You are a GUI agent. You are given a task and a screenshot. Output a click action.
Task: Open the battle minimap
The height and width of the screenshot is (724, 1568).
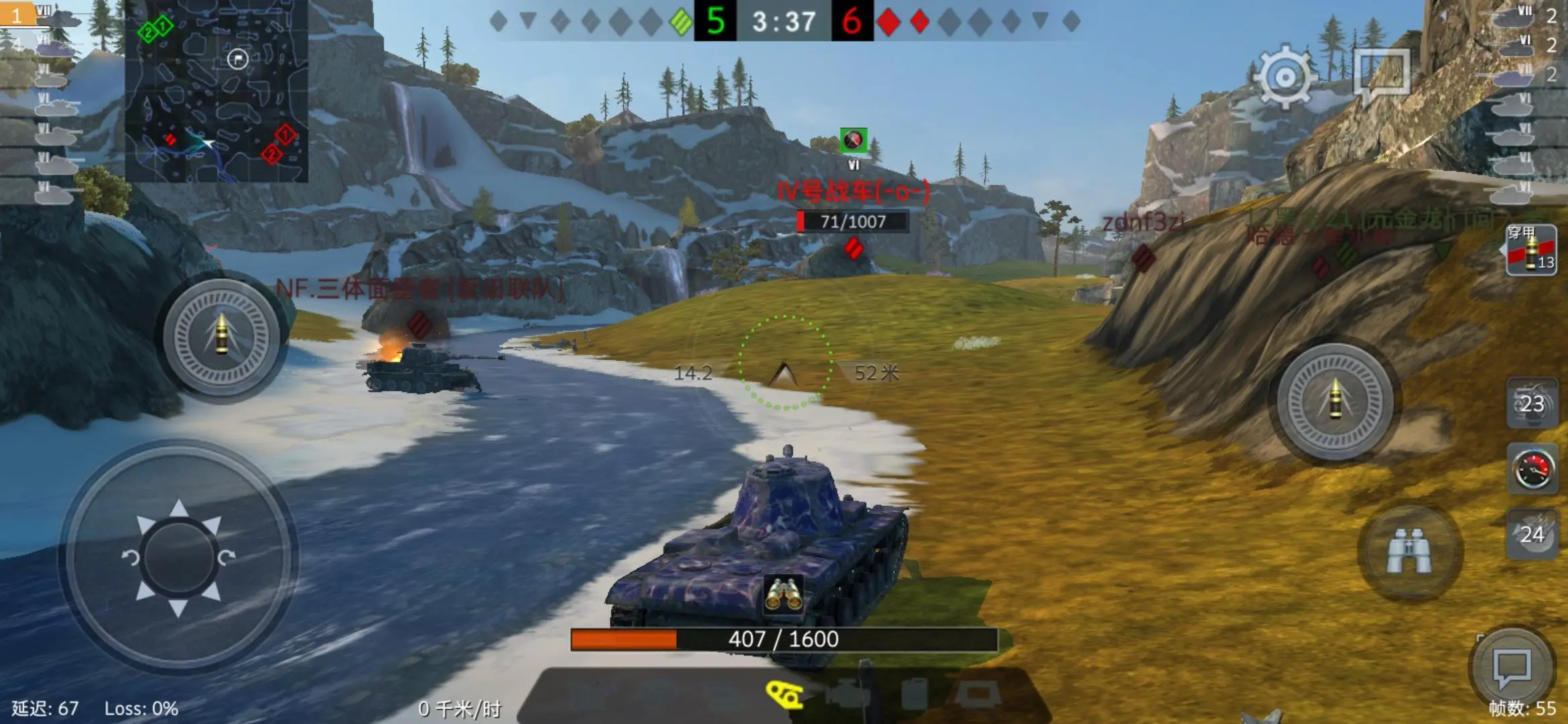pos(216,90)
